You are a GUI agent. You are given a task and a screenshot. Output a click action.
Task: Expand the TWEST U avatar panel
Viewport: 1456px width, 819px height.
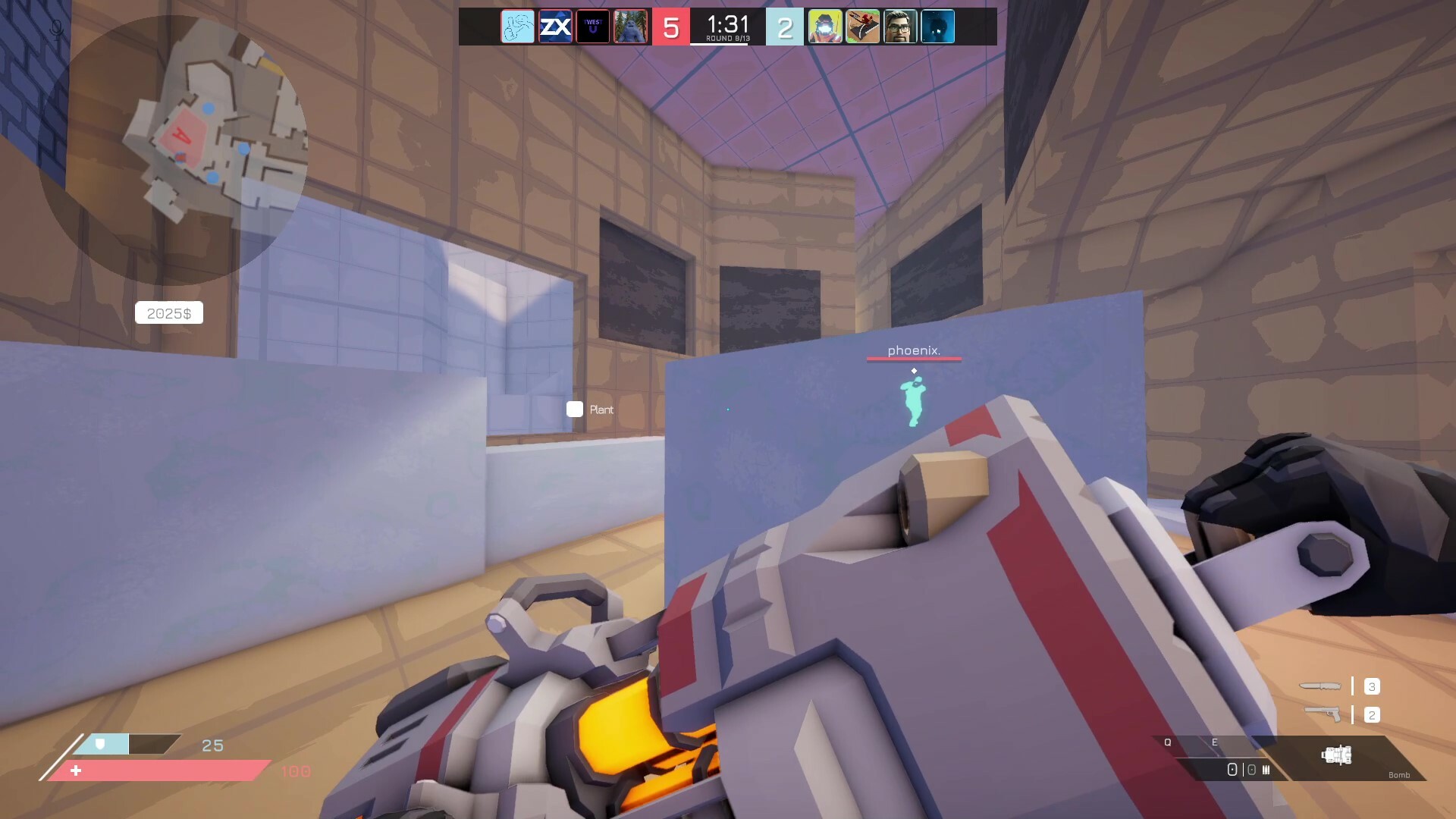click(x=594, y=27)
